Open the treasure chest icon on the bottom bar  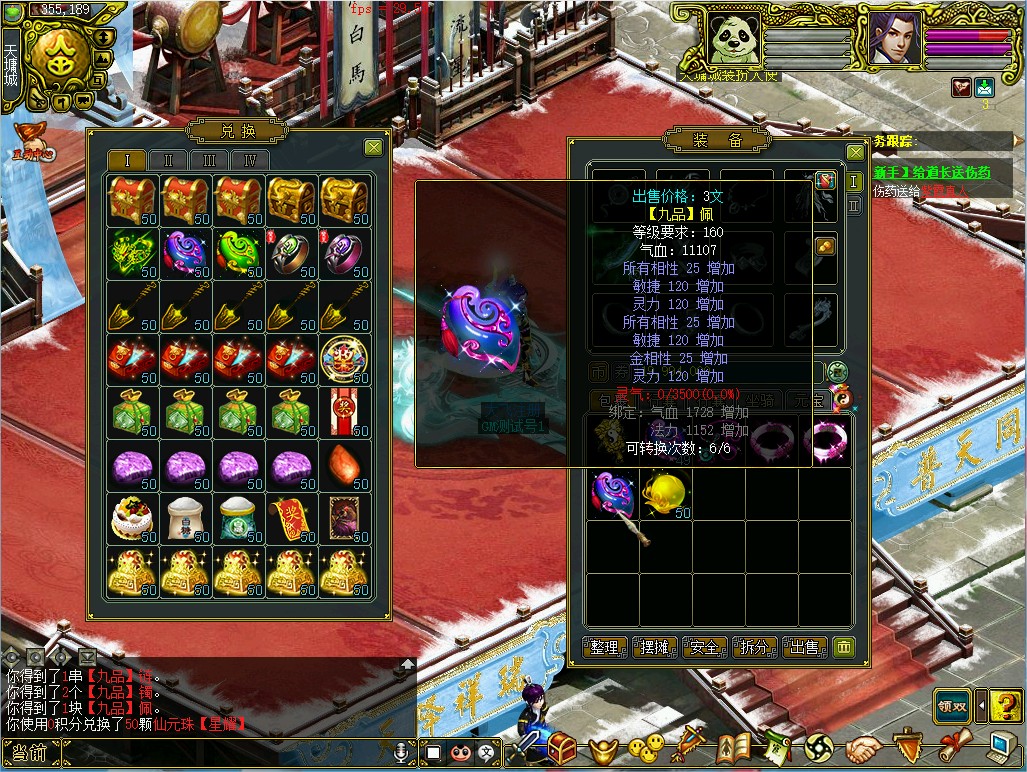click(x=563, y=747)
